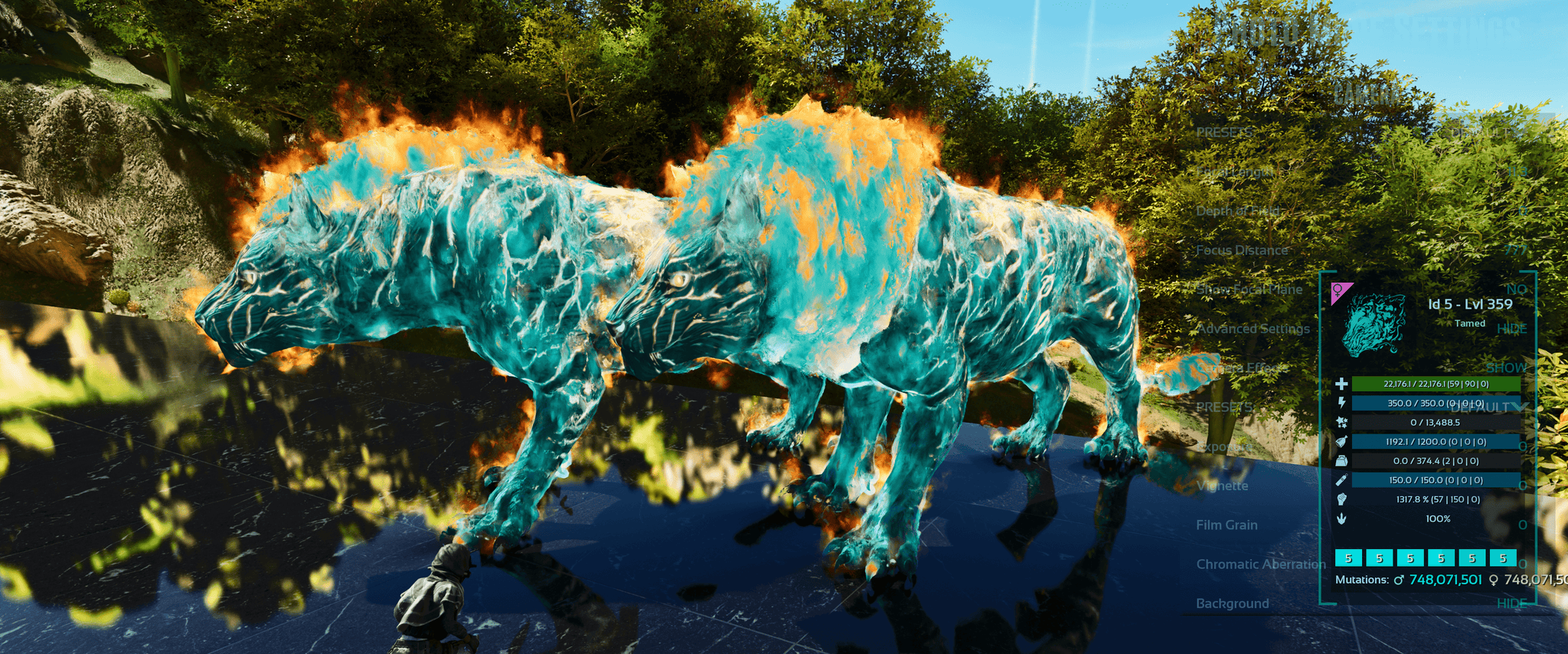Toggle Camera Effects with SHOW

tap(1507, 368)
